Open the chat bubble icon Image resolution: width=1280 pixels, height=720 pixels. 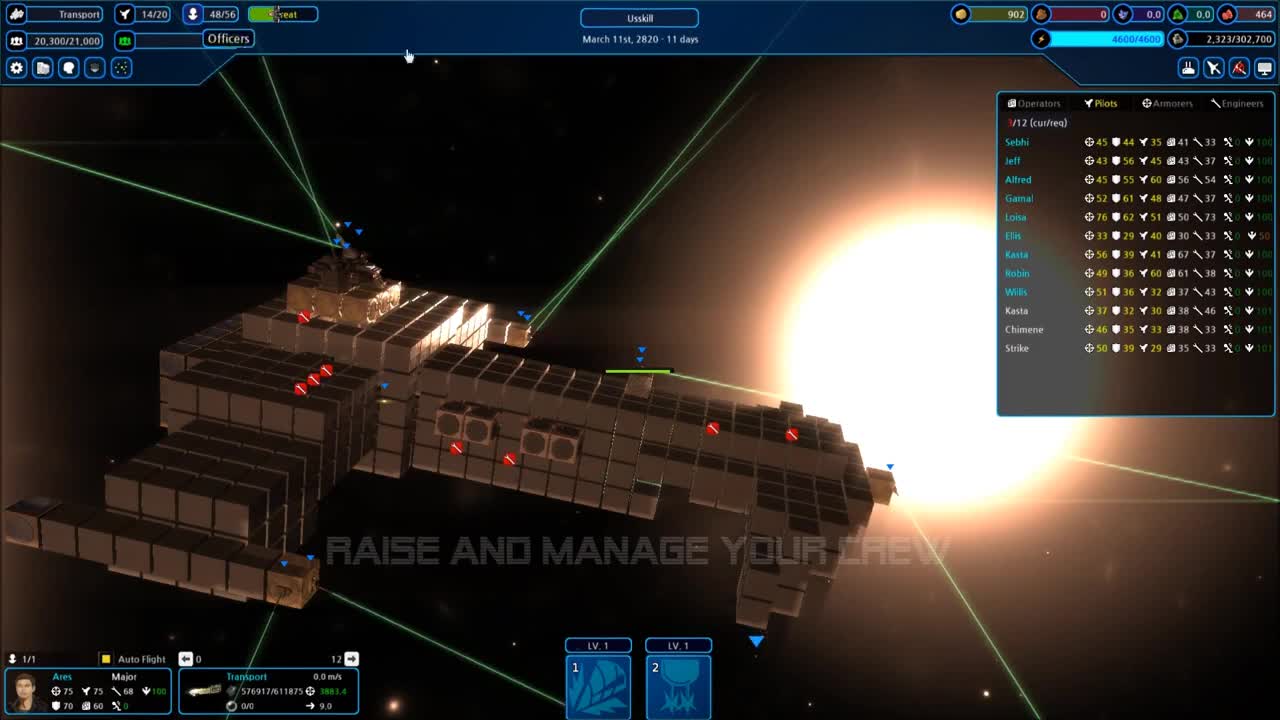tap(68, 67)
